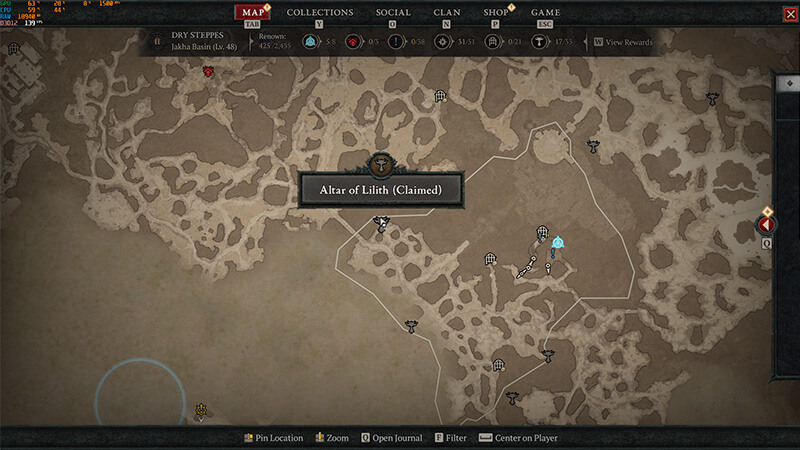The width and height of the screenshot is (800, 450).
Task: Click the red stronghold marker on the map
Action: pyautogui.click(x=209, y=71)
